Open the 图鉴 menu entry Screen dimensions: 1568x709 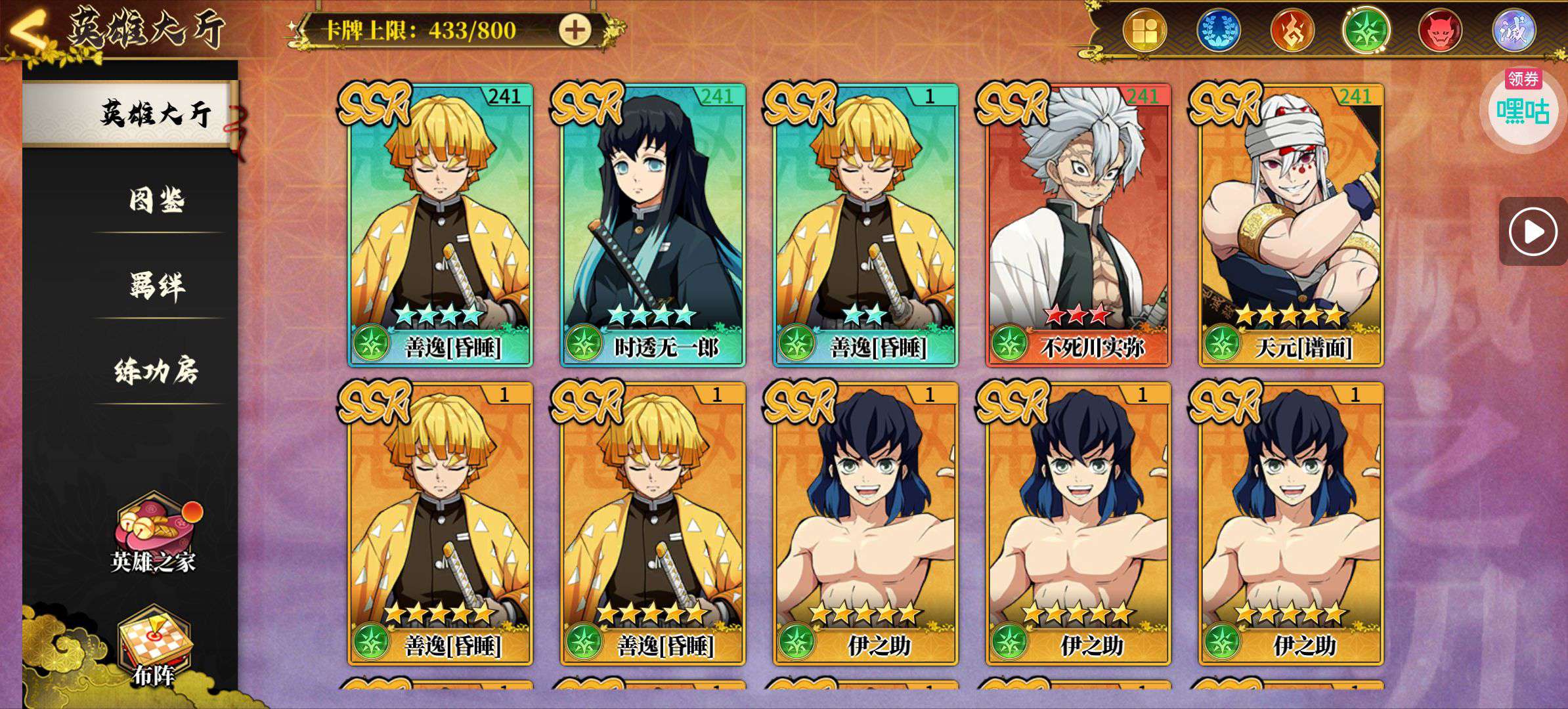(156, 200)
